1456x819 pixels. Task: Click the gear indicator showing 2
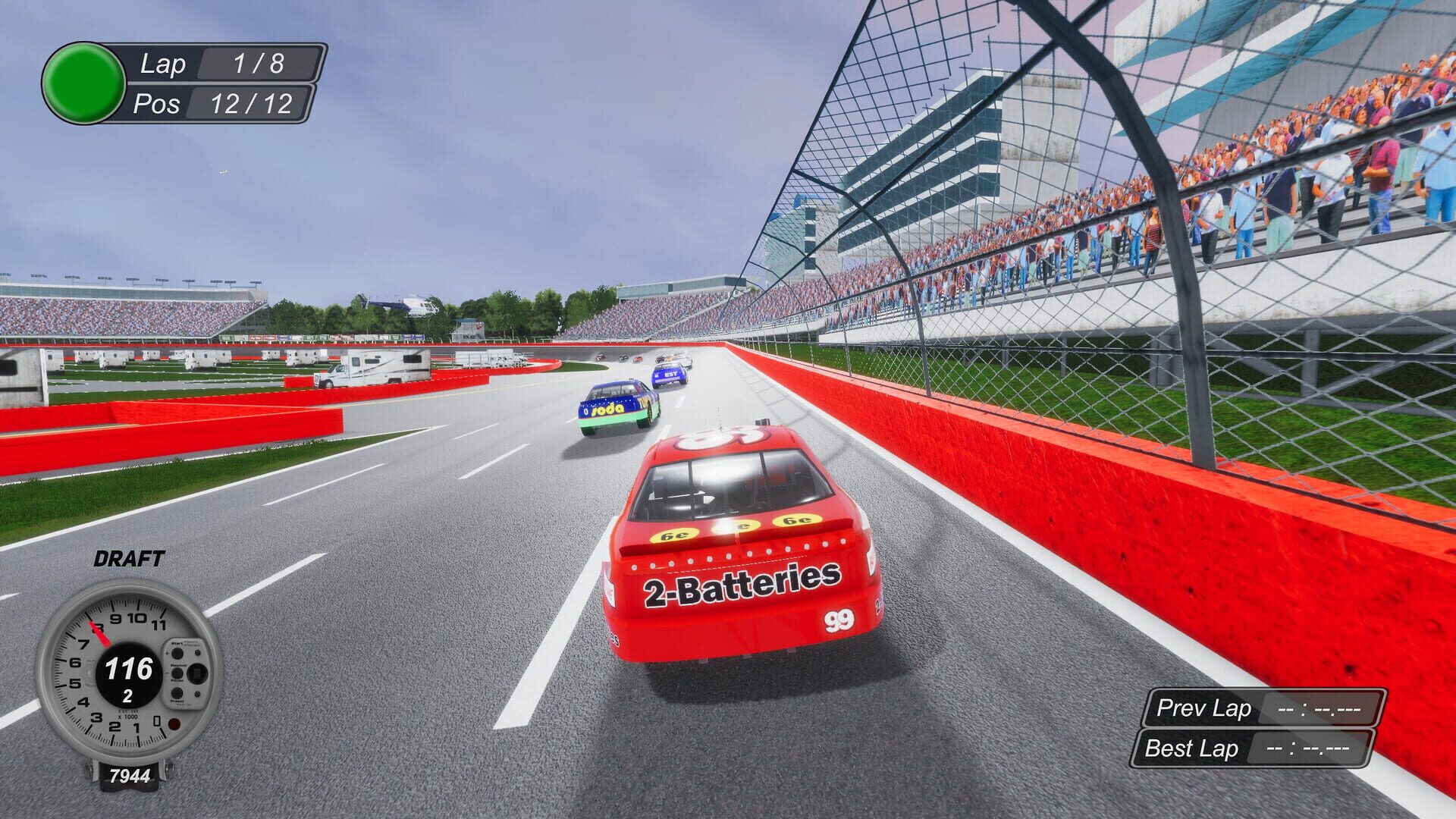pyautogui.click(x=127, y=694)
